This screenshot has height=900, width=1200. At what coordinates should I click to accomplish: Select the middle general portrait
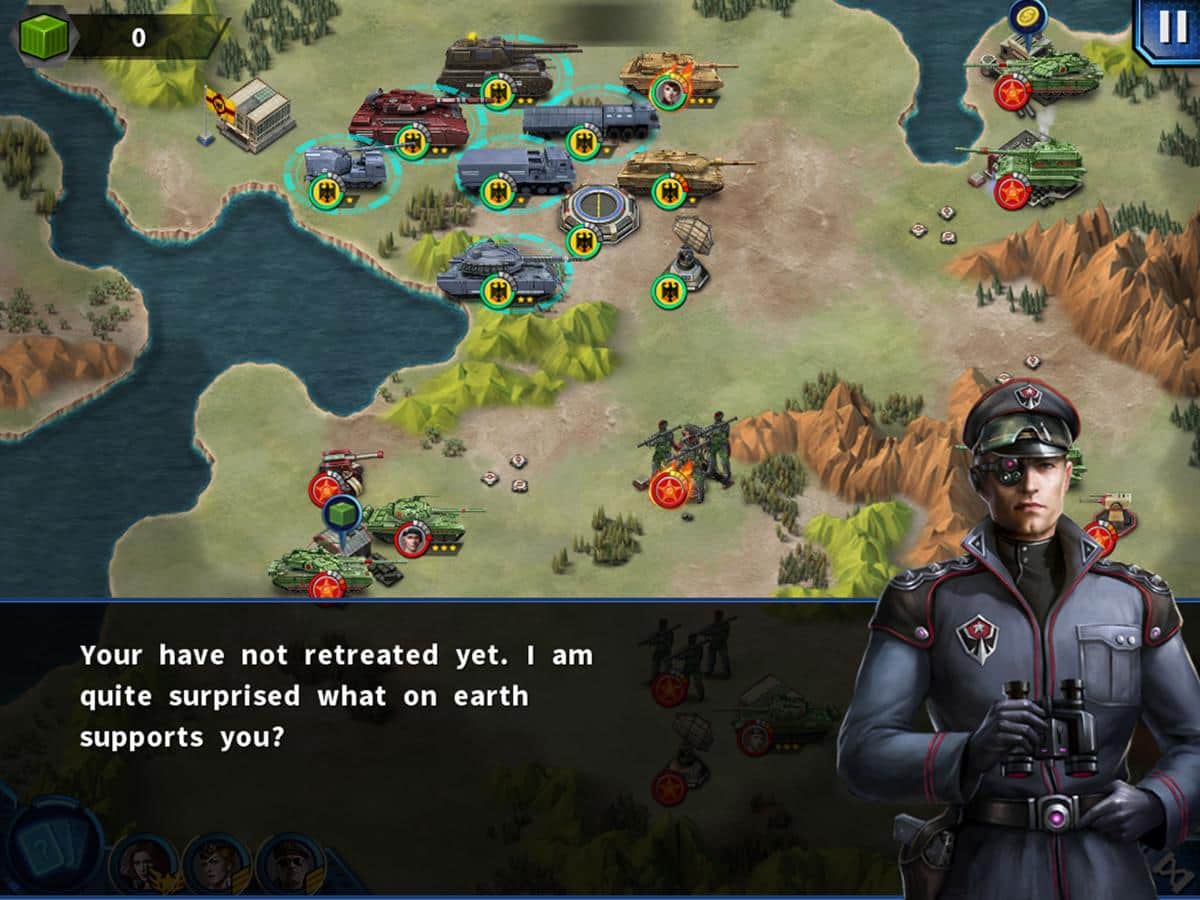pos(216,863)
